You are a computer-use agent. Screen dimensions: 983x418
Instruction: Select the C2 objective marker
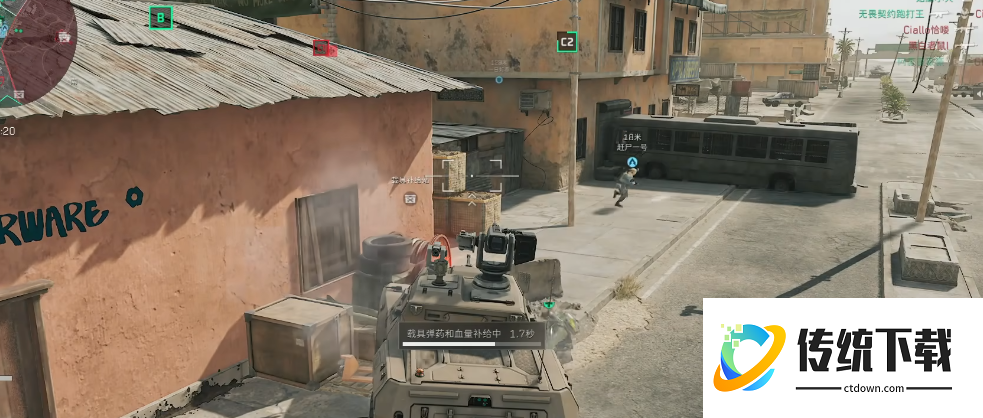[x=567, y=41]
